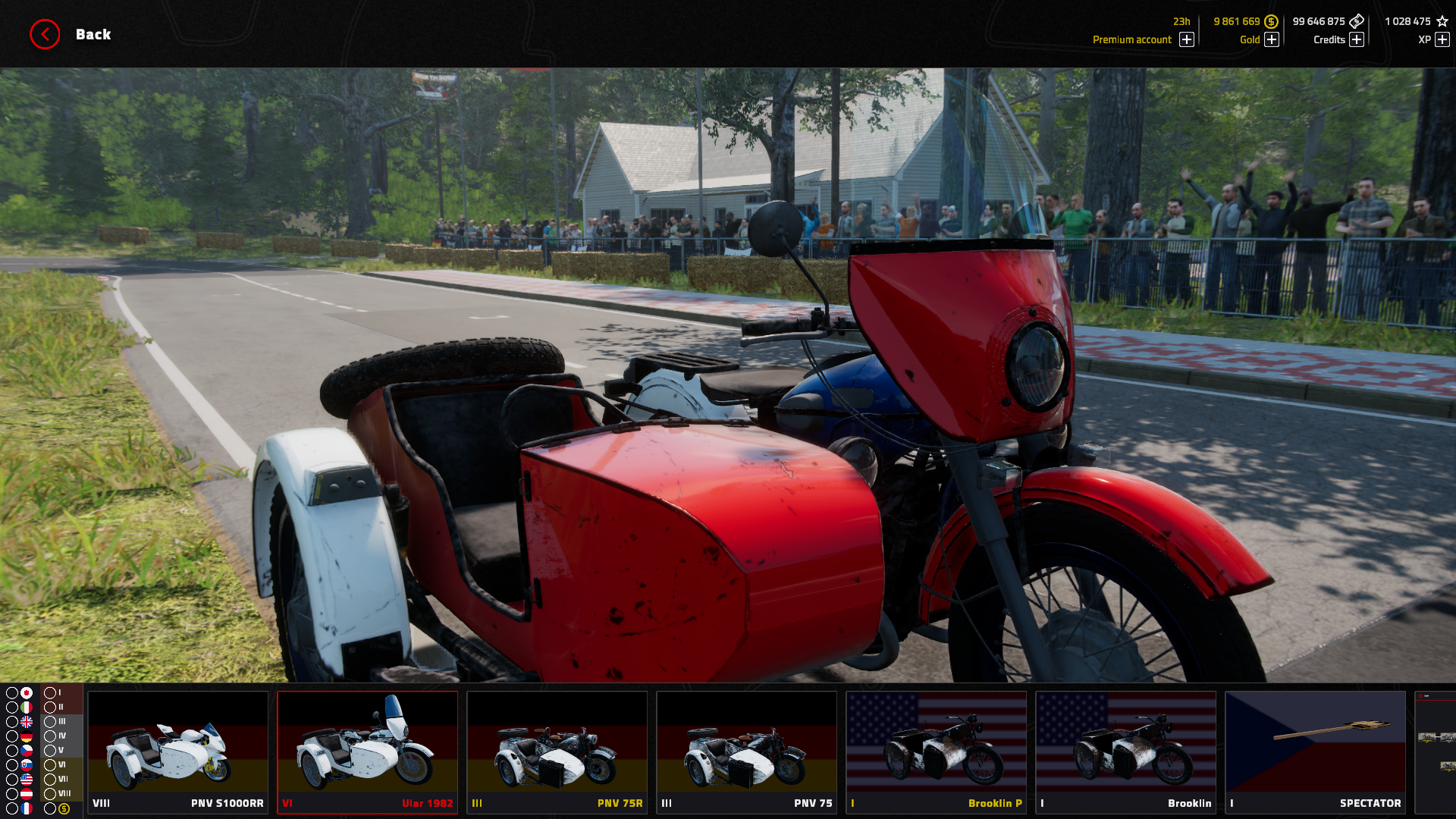1456x819 pixels.
Task: Select the French flag nation filter
Action: 27,808
